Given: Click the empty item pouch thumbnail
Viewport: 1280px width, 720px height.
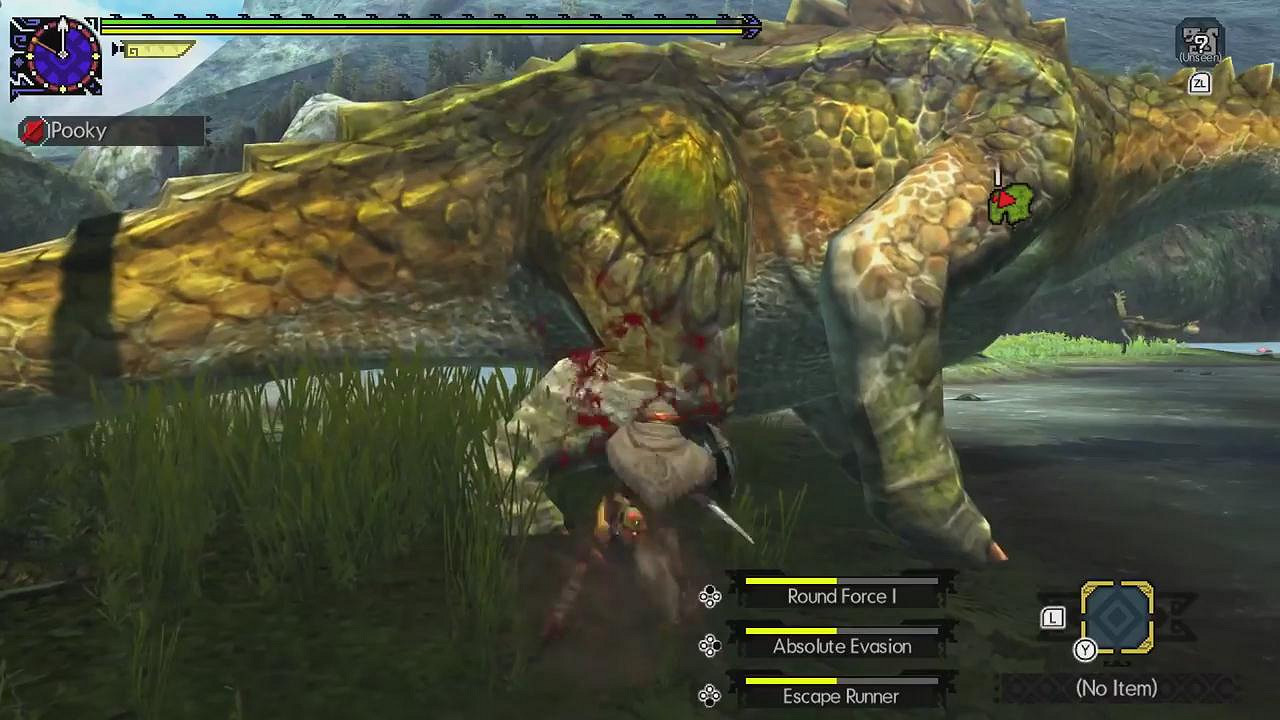Looking at the screenshot, I should click(1119, 617).
